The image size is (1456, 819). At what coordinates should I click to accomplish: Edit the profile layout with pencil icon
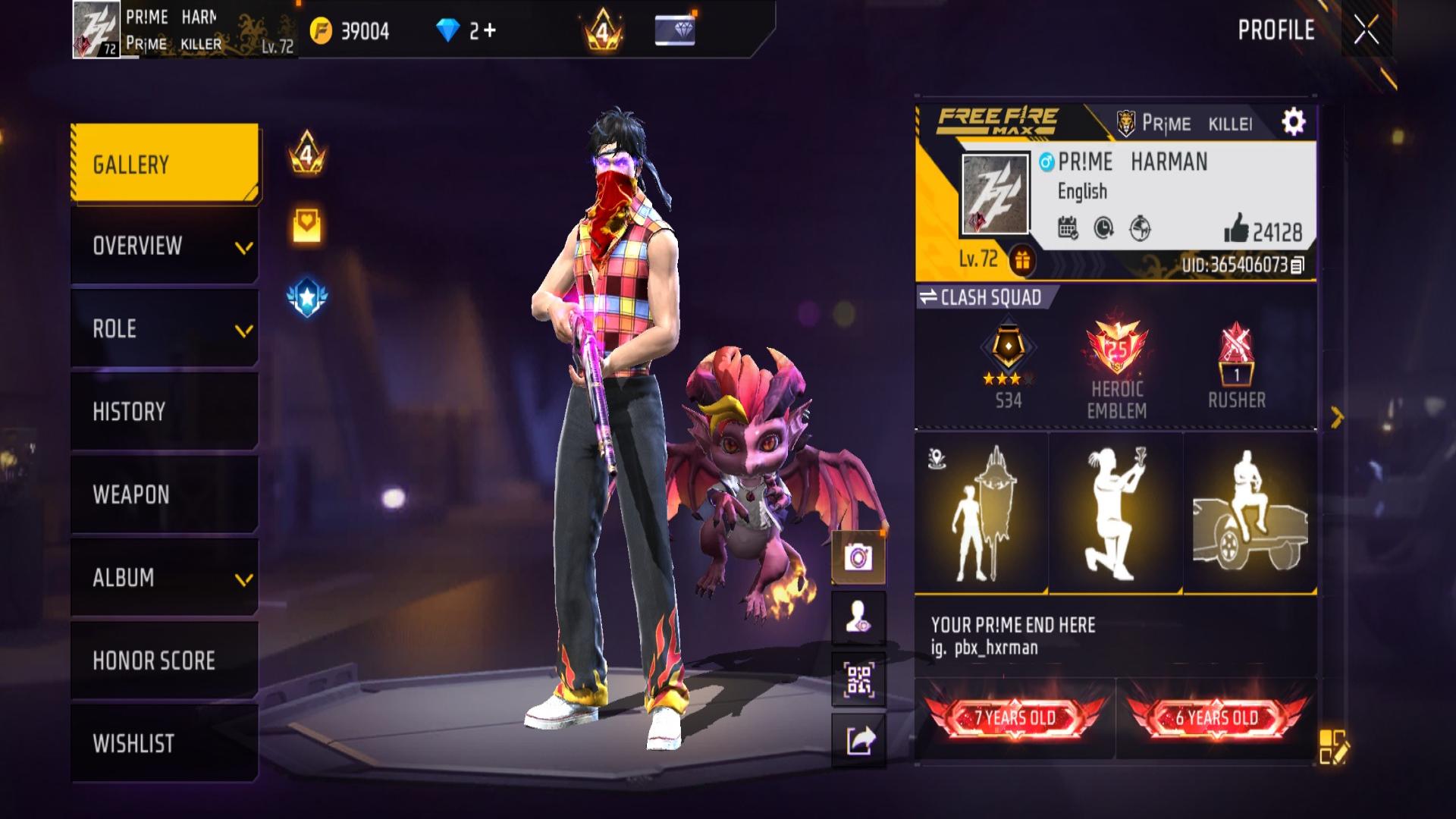(1332, 745)
